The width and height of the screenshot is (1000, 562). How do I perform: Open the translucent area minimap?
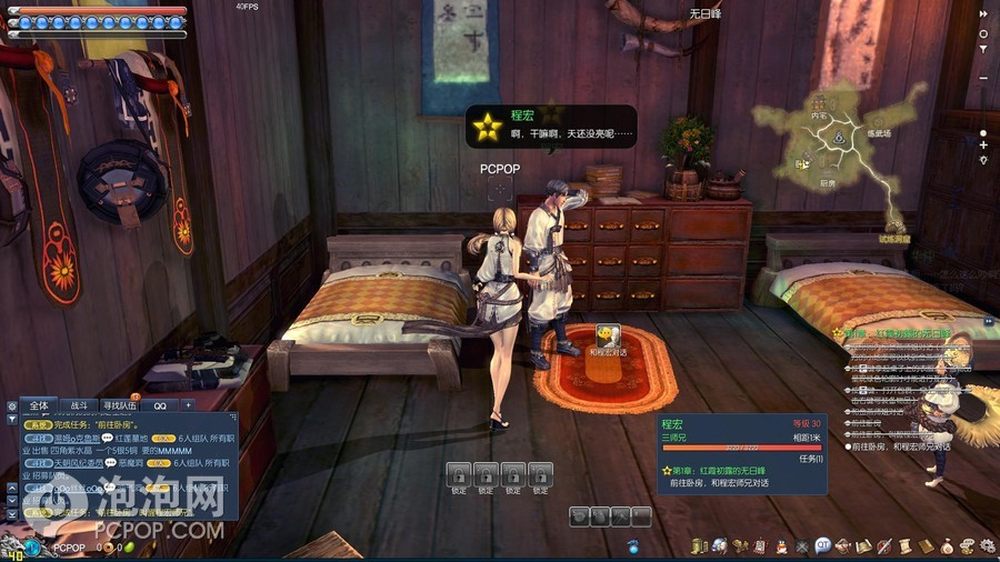838,150
